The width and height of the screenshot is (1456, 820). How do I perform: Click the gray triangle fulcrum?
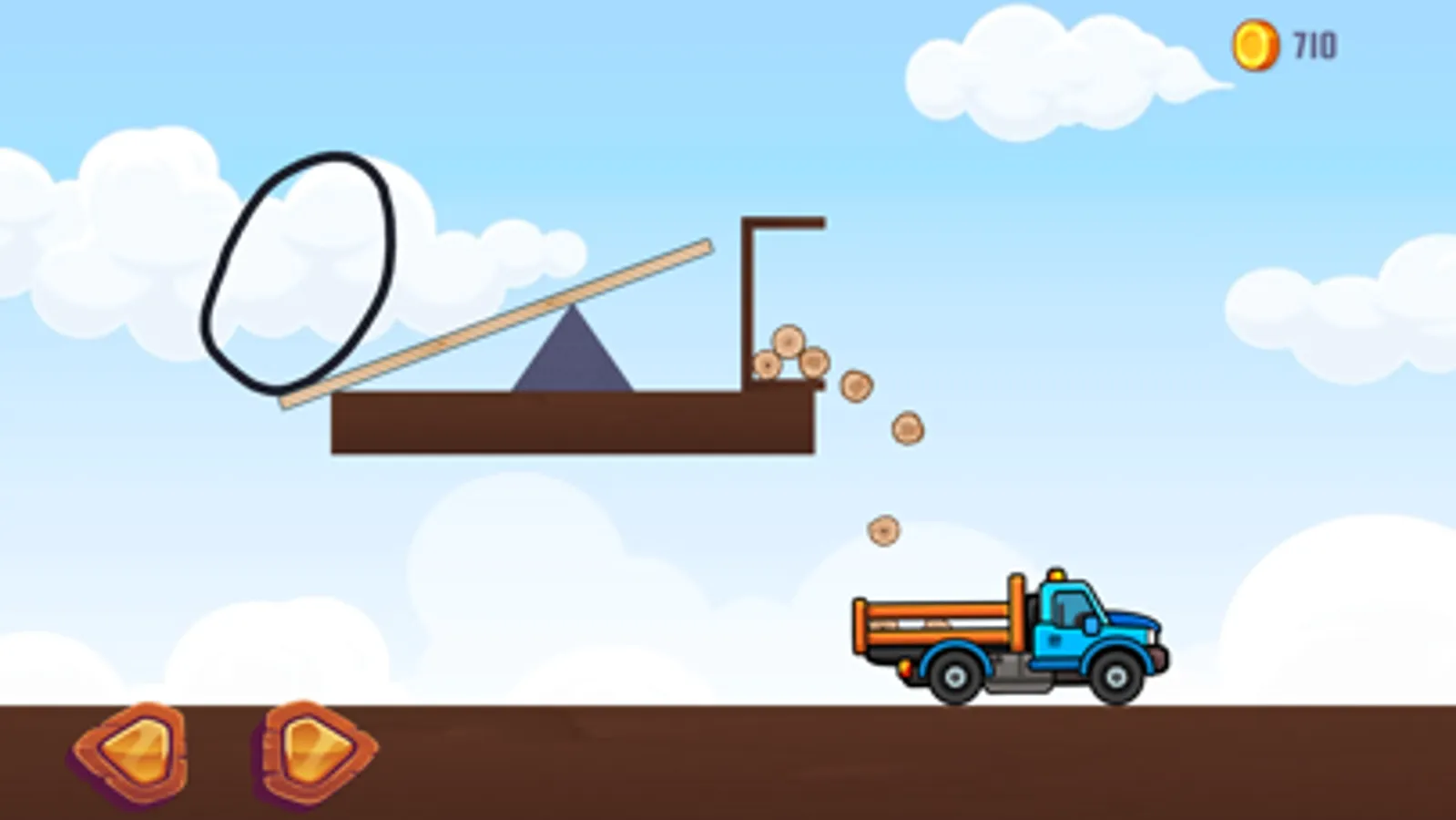click(x=572, y=360)
